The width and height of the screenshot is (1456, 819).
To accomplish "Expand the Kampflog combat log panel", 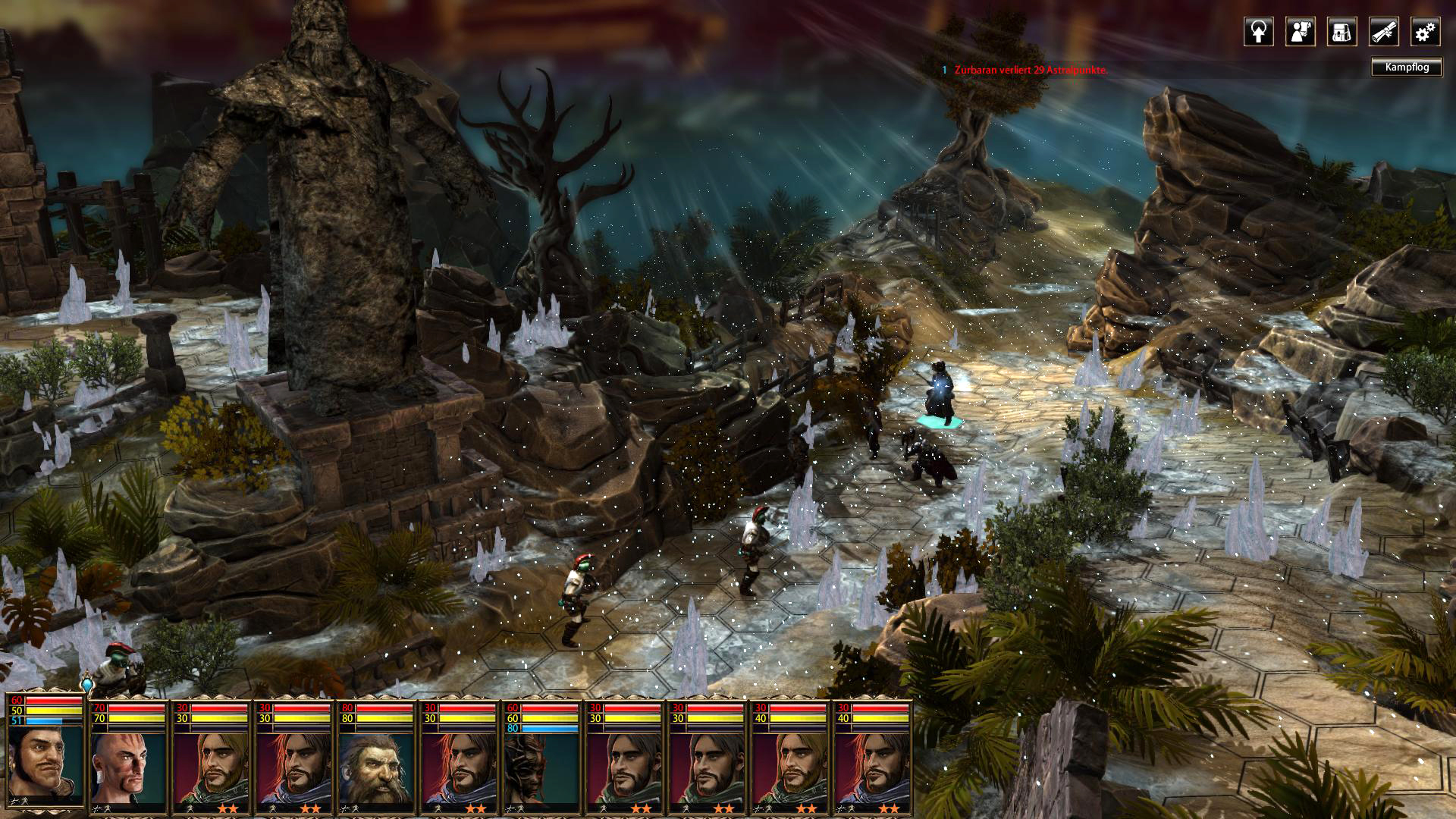I will point(1407,68).
